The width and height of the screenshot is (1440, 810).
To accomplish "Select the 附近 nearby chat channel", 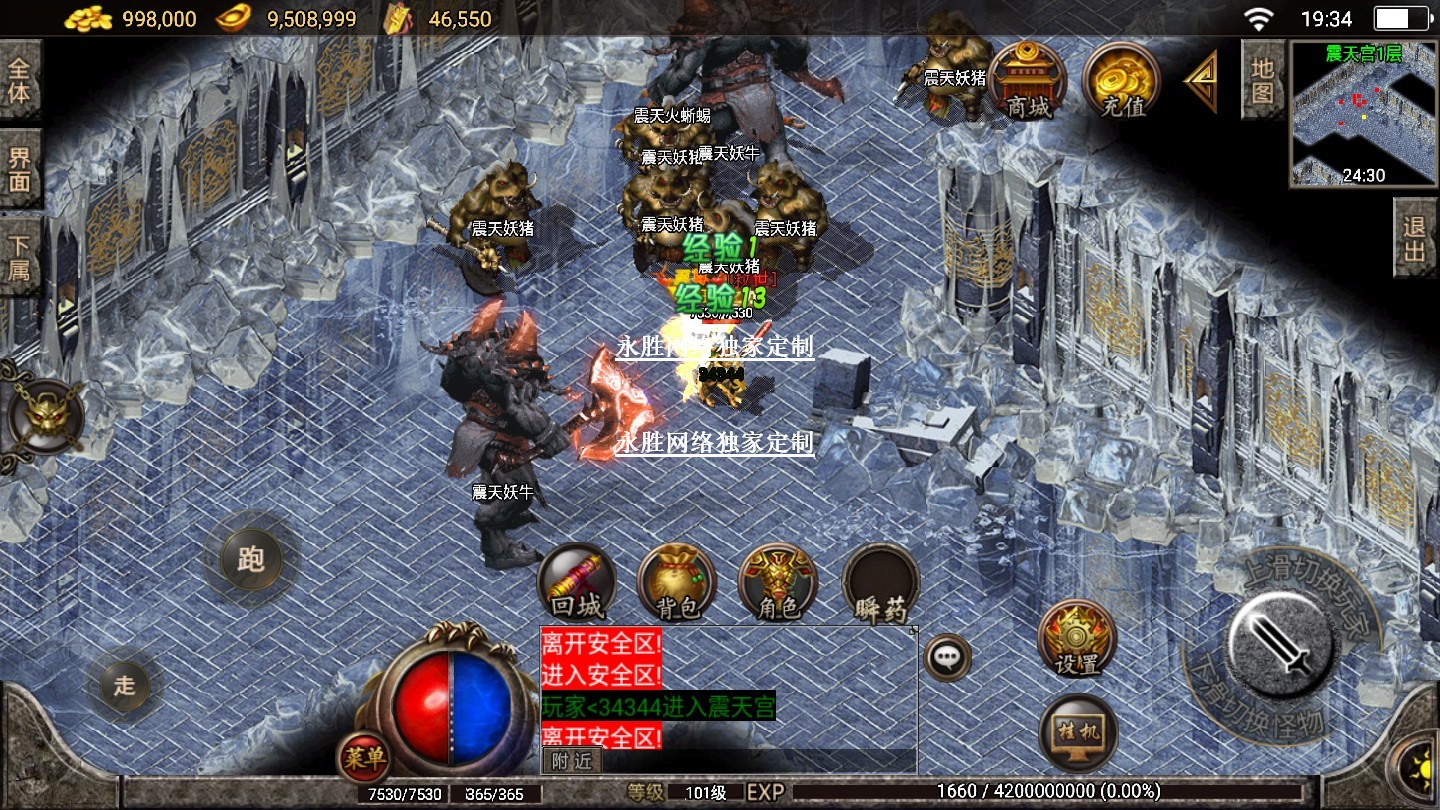I will click(x=572, y=760).
